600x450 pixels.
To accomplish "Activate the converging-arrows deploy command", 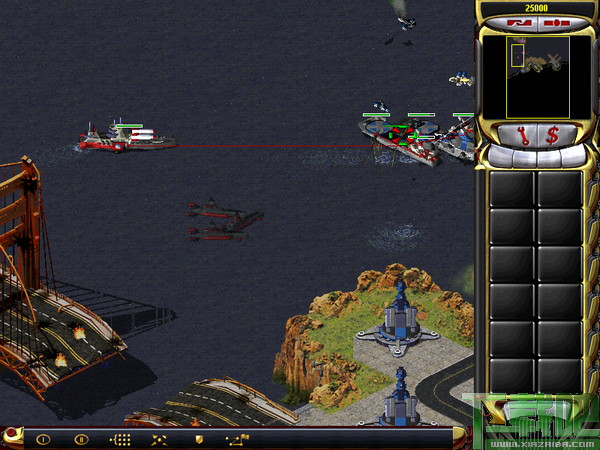I will [x=159, y=439].
